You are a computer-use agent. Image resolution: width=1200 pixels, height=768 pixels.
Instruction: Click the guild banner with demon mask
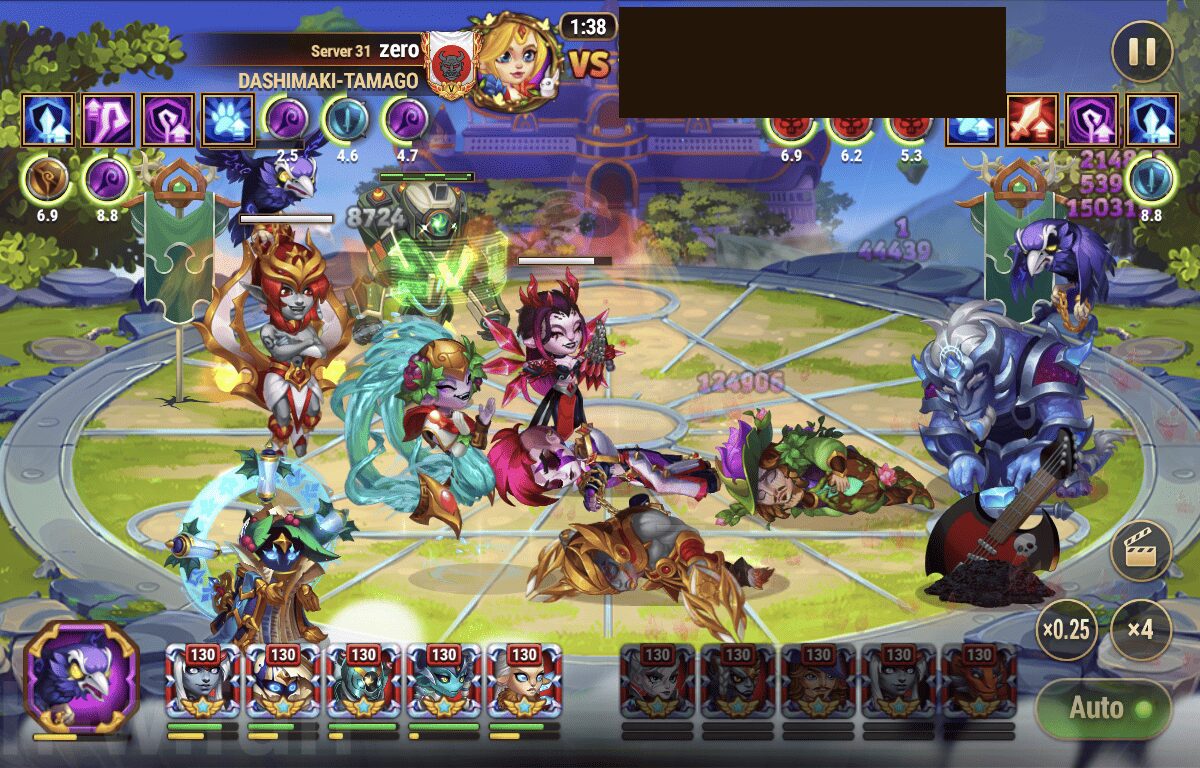click(448, 63)
